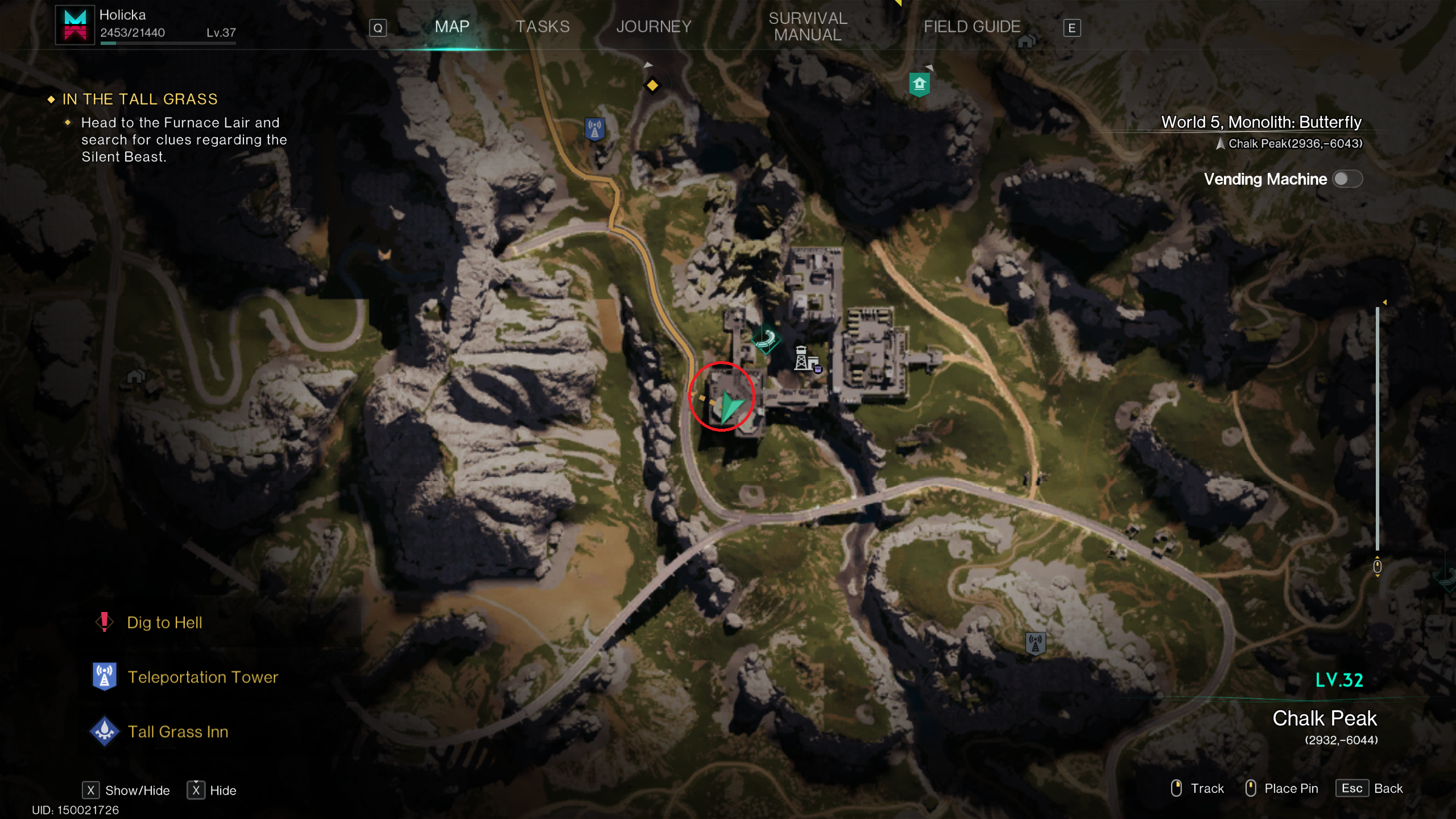Click the map zoom slider track
Image resolution: width=1456 pixels, height=819 pixels.
point(1377,427)
